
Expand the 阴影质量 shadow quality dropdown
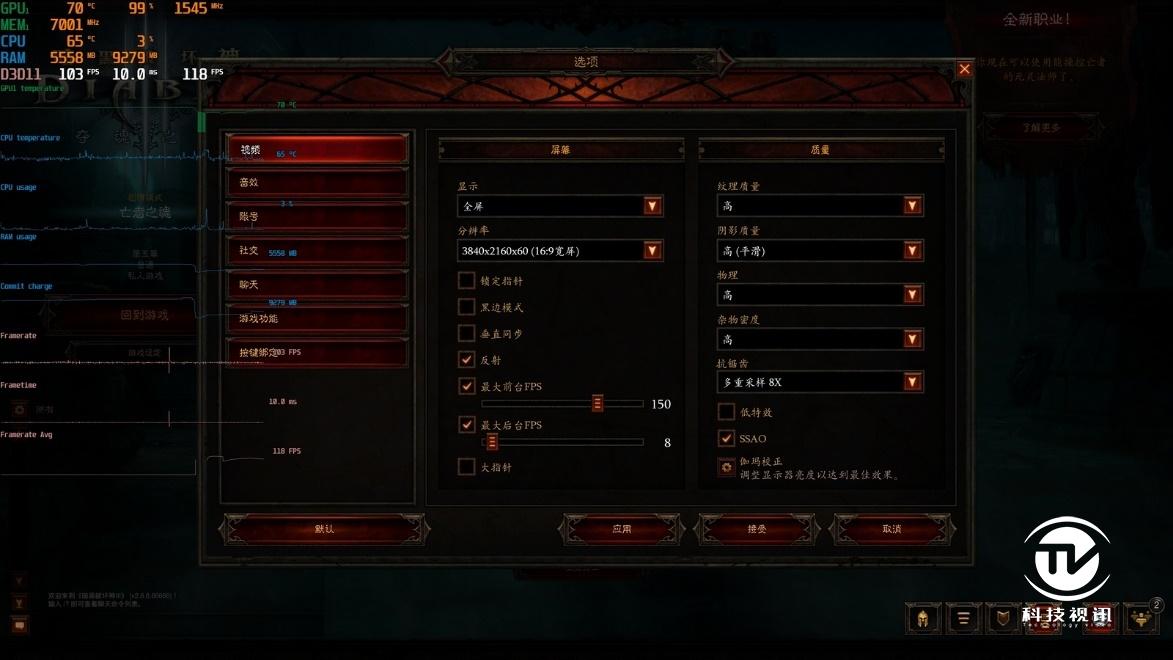912,250
